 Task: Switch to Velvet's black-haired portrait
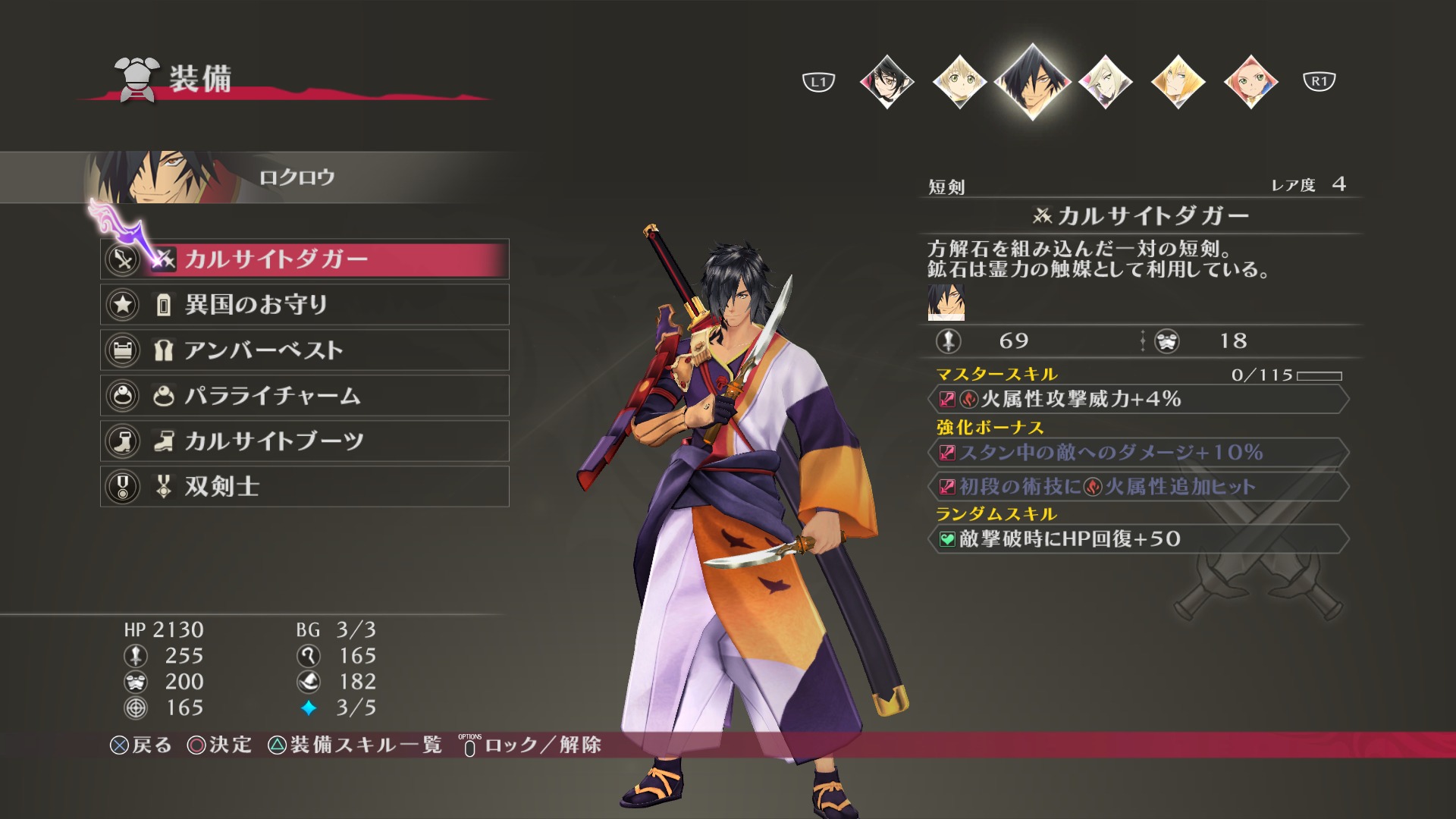point(886,81)
